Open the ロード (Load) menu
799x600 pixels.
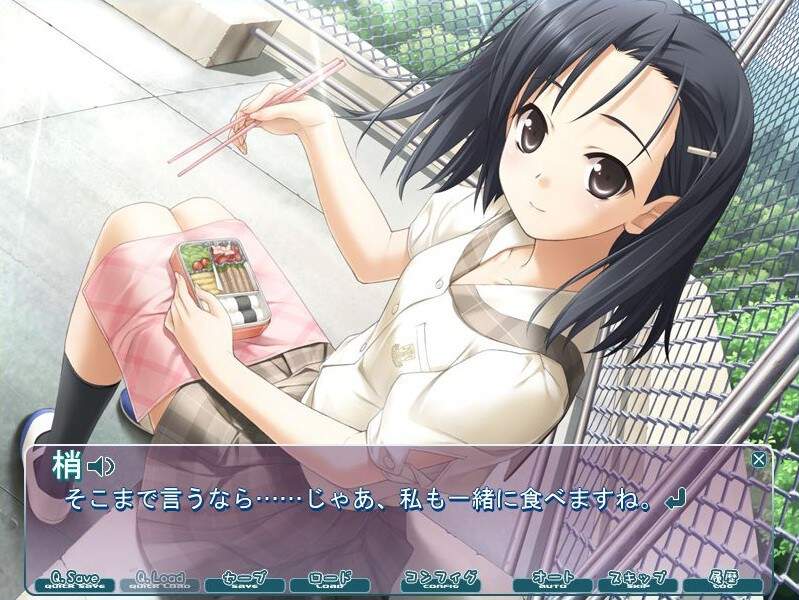tap(330, 581)
